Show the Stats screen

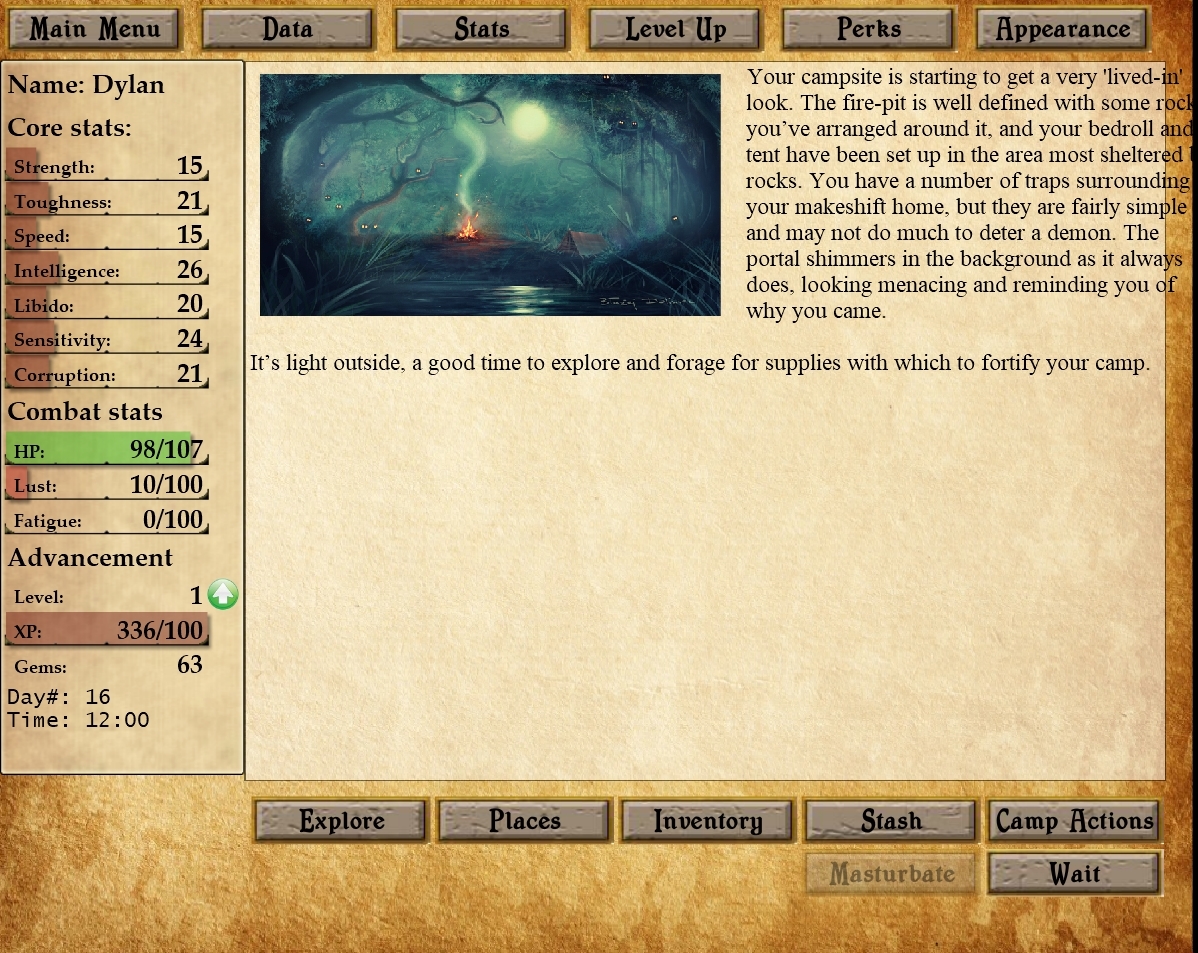point(481,29)
